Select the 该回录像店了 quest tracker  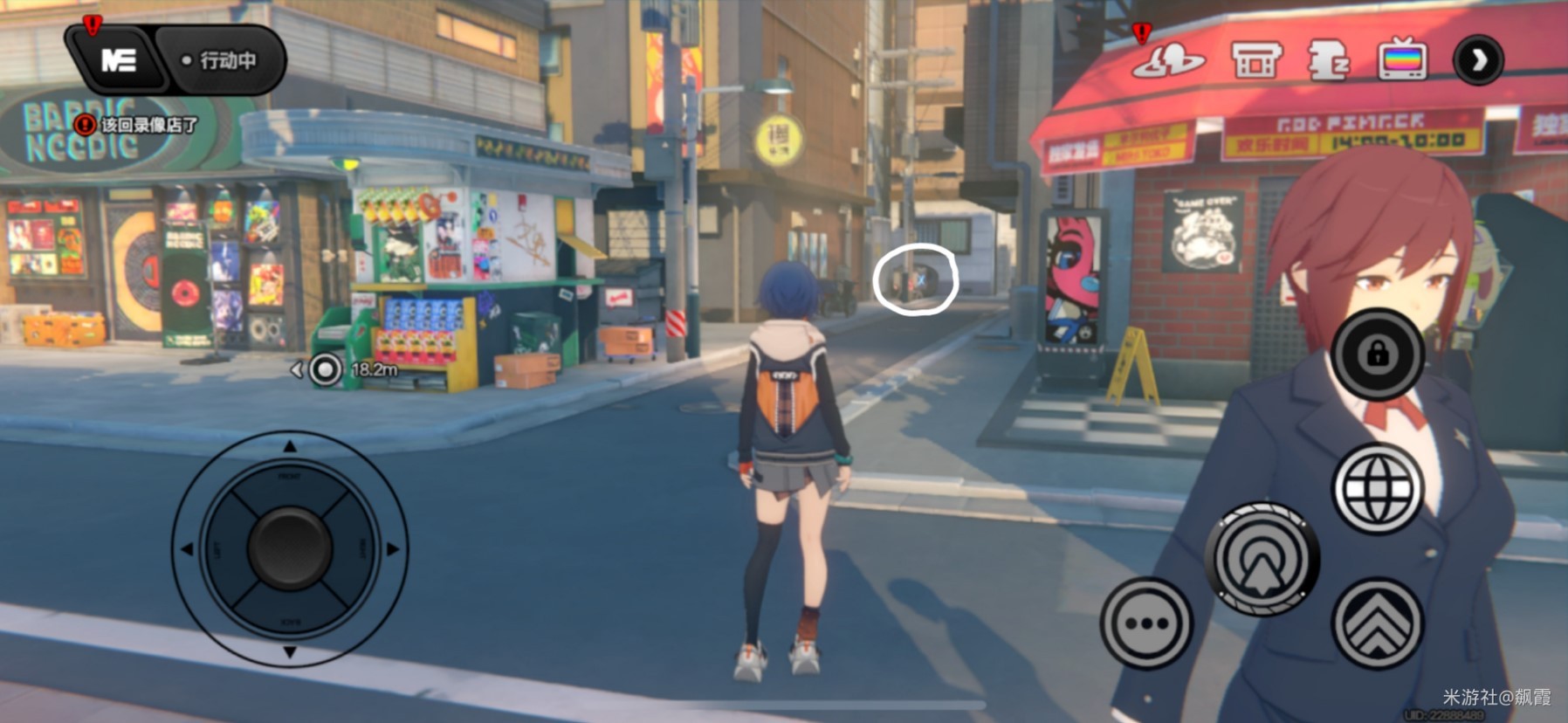coord(138,125)
